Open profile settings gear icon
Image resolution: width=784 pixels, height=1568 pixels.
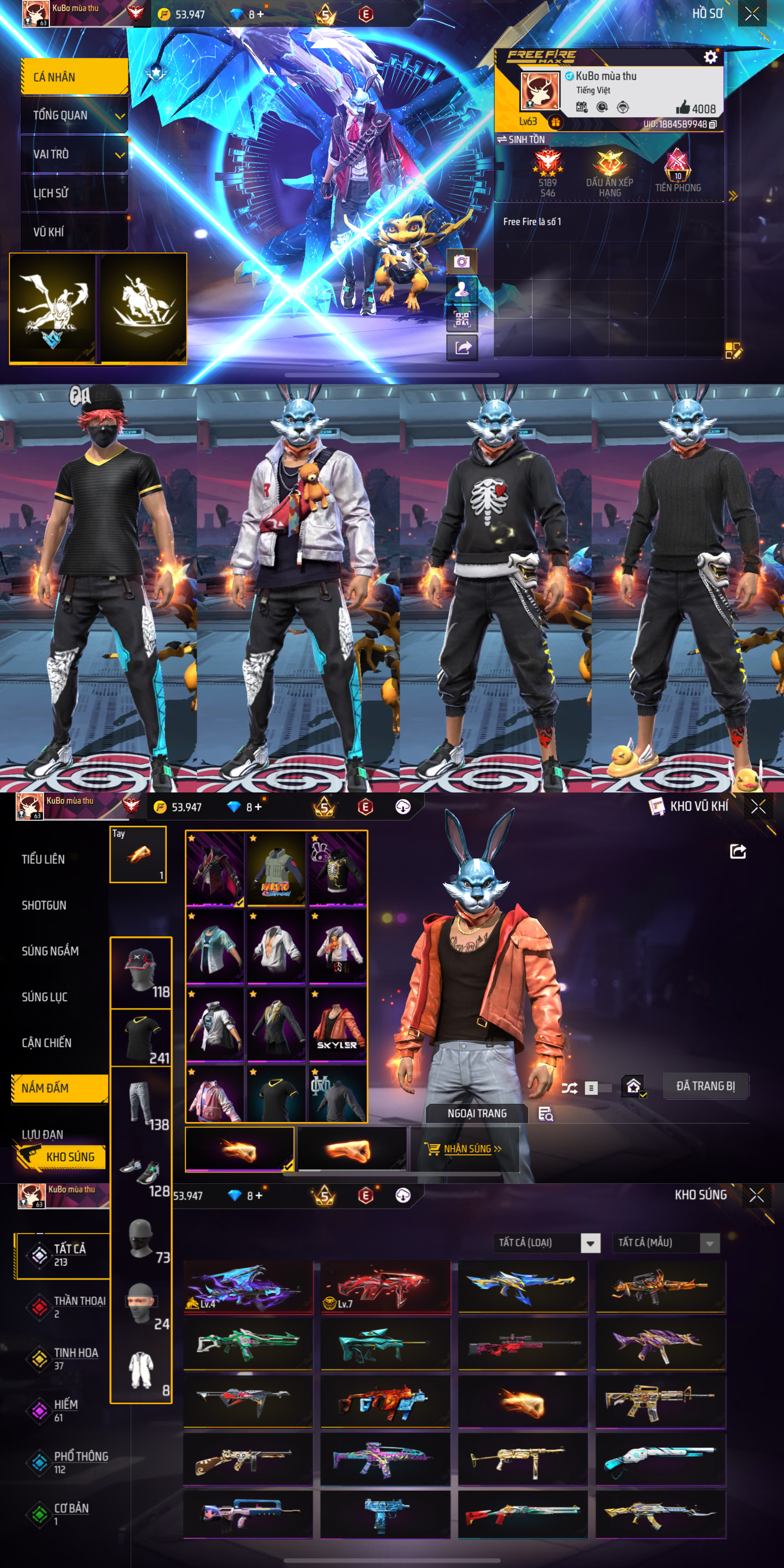point(710,57)
